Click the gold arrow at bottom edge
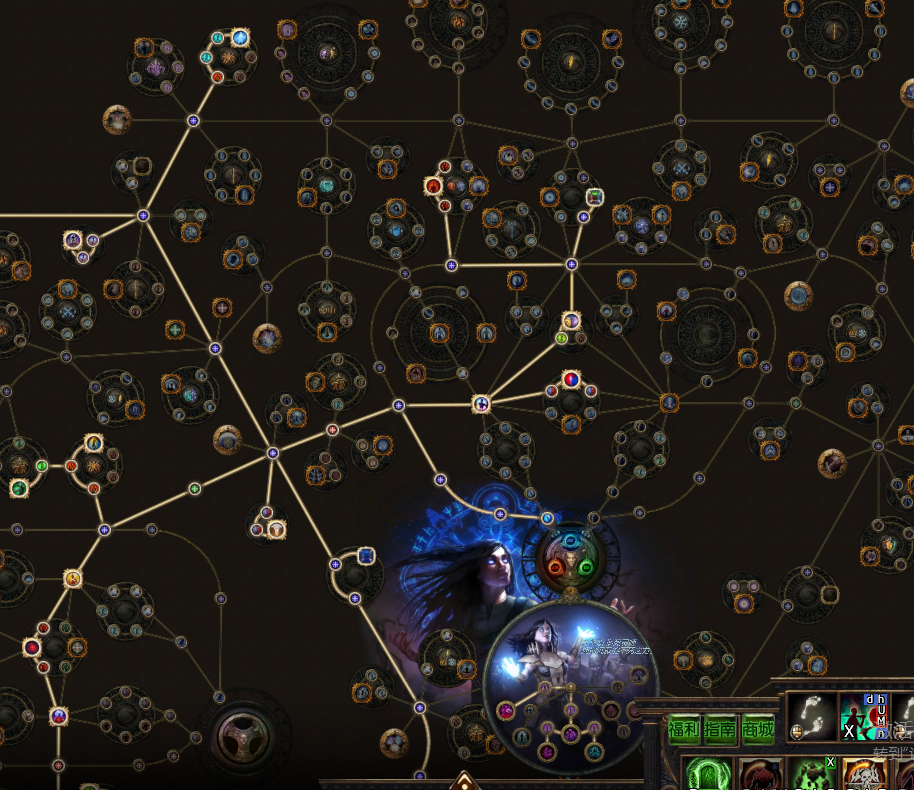This screenshot has width=914, height=790. click(x=463, y=780)
